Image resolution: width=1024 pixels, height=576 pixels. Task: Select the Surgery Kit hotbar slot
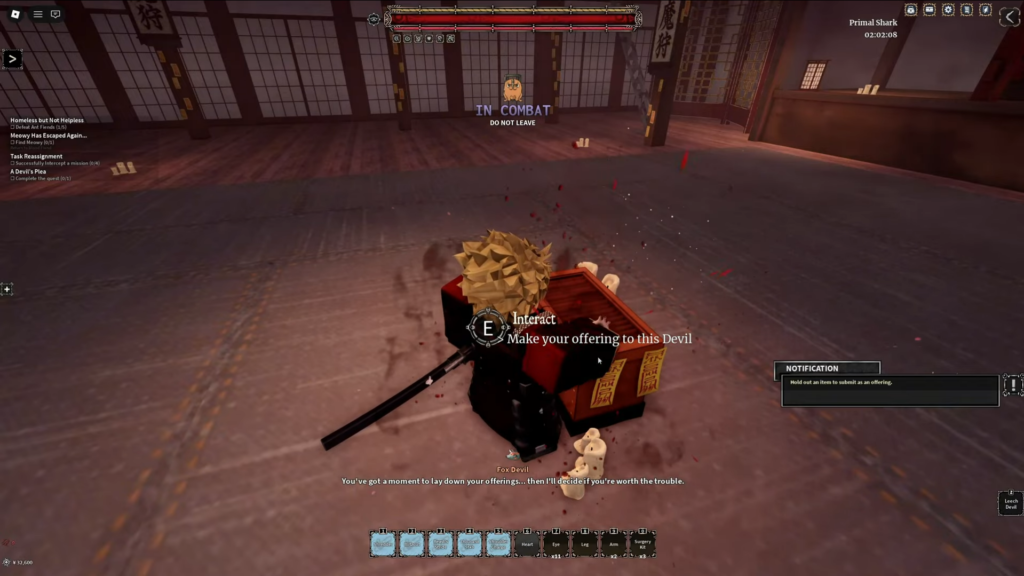pos(643,543)
